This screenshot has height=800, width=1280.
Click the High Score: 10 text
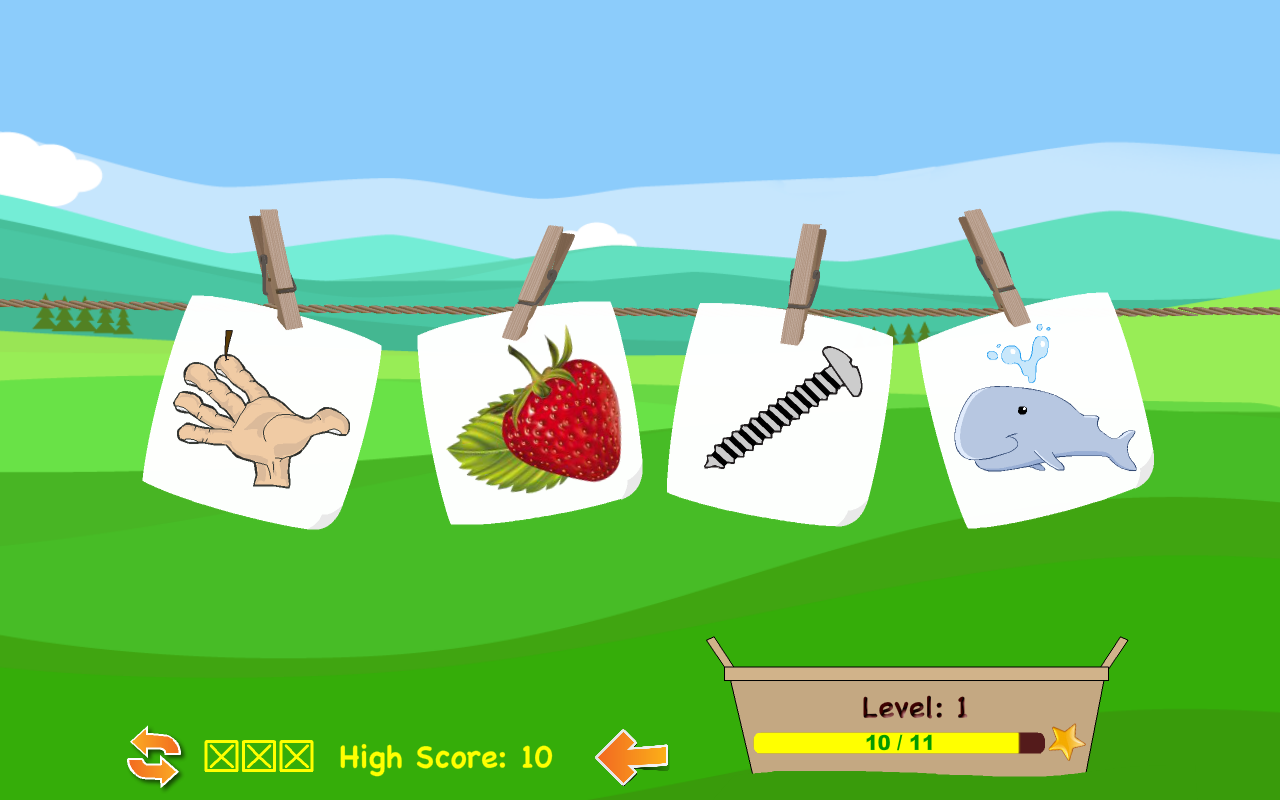pyautogui.click(x=445, y=757)
